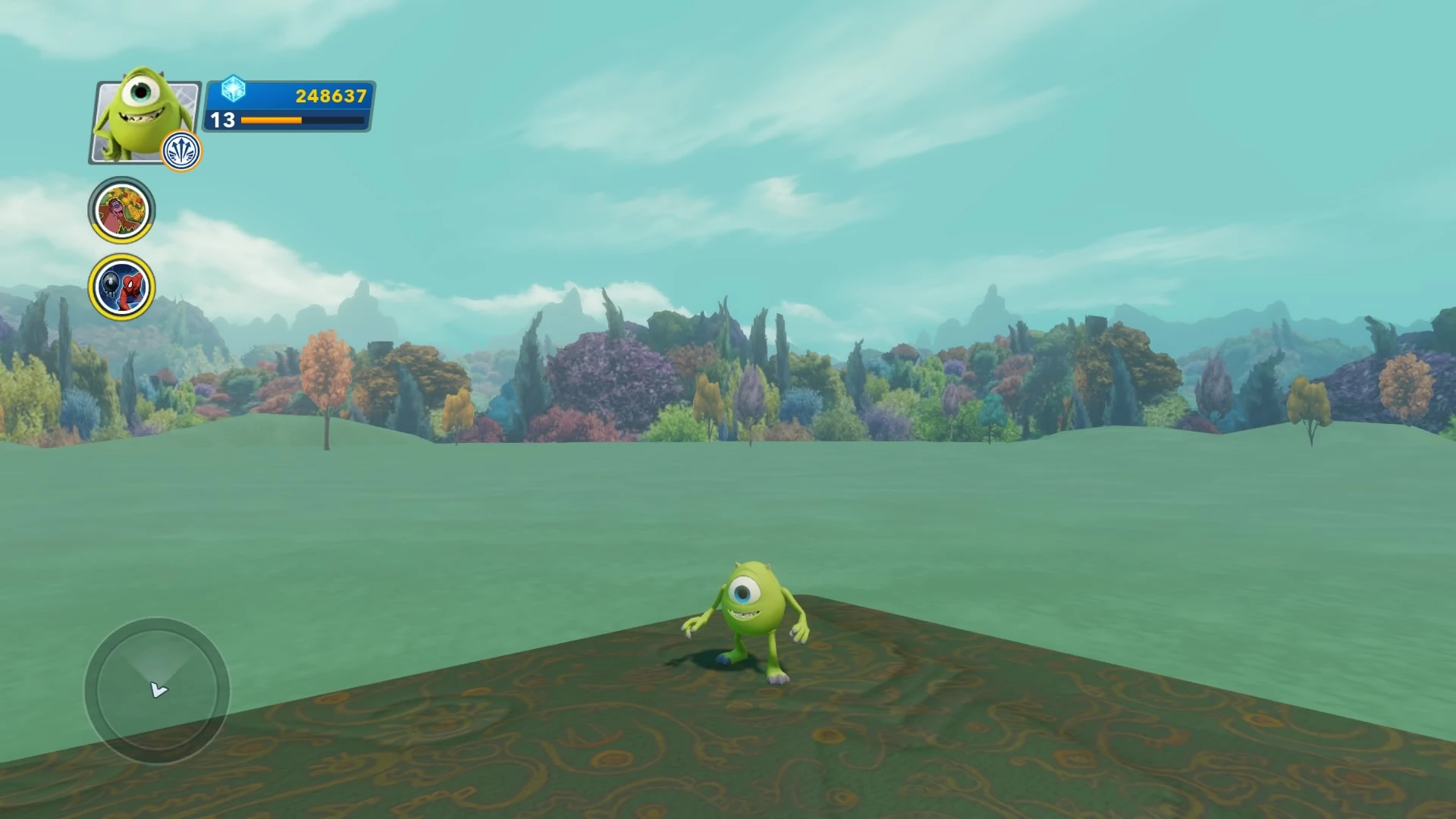The image size is (1456, 819).
Task: Click the white compass arrow on the minimap
Action: (157, 690)
